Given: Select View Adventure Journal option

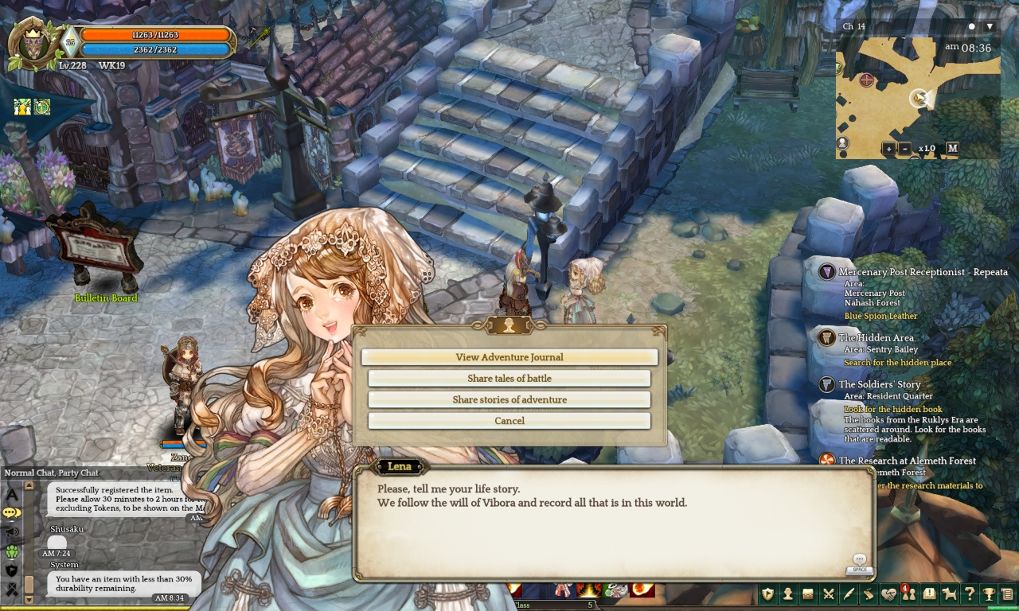Looking at the screenshot, I should pyautogui.click(x=509, y=357).
